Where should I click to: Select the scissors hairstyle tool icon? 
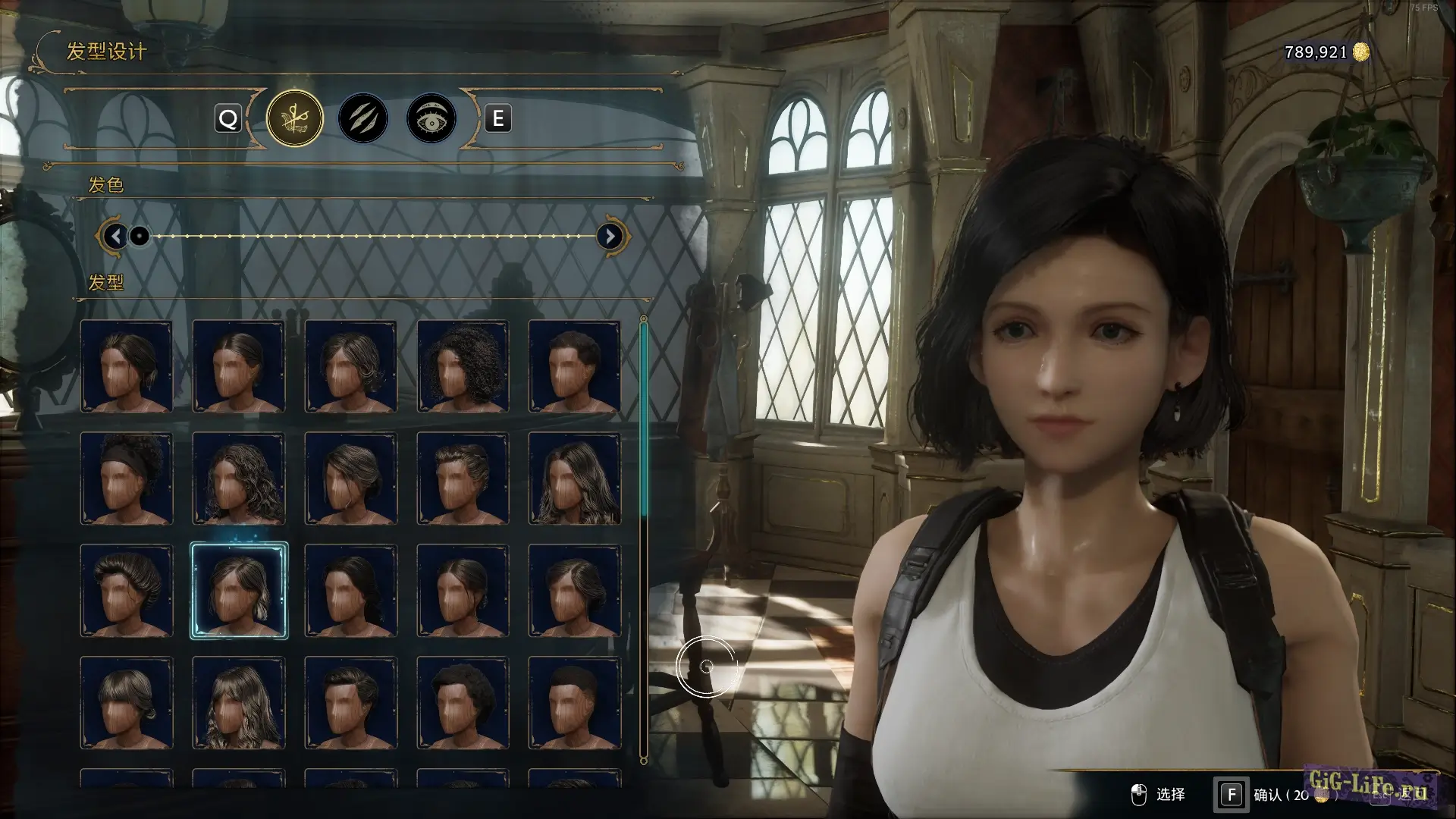294,118
